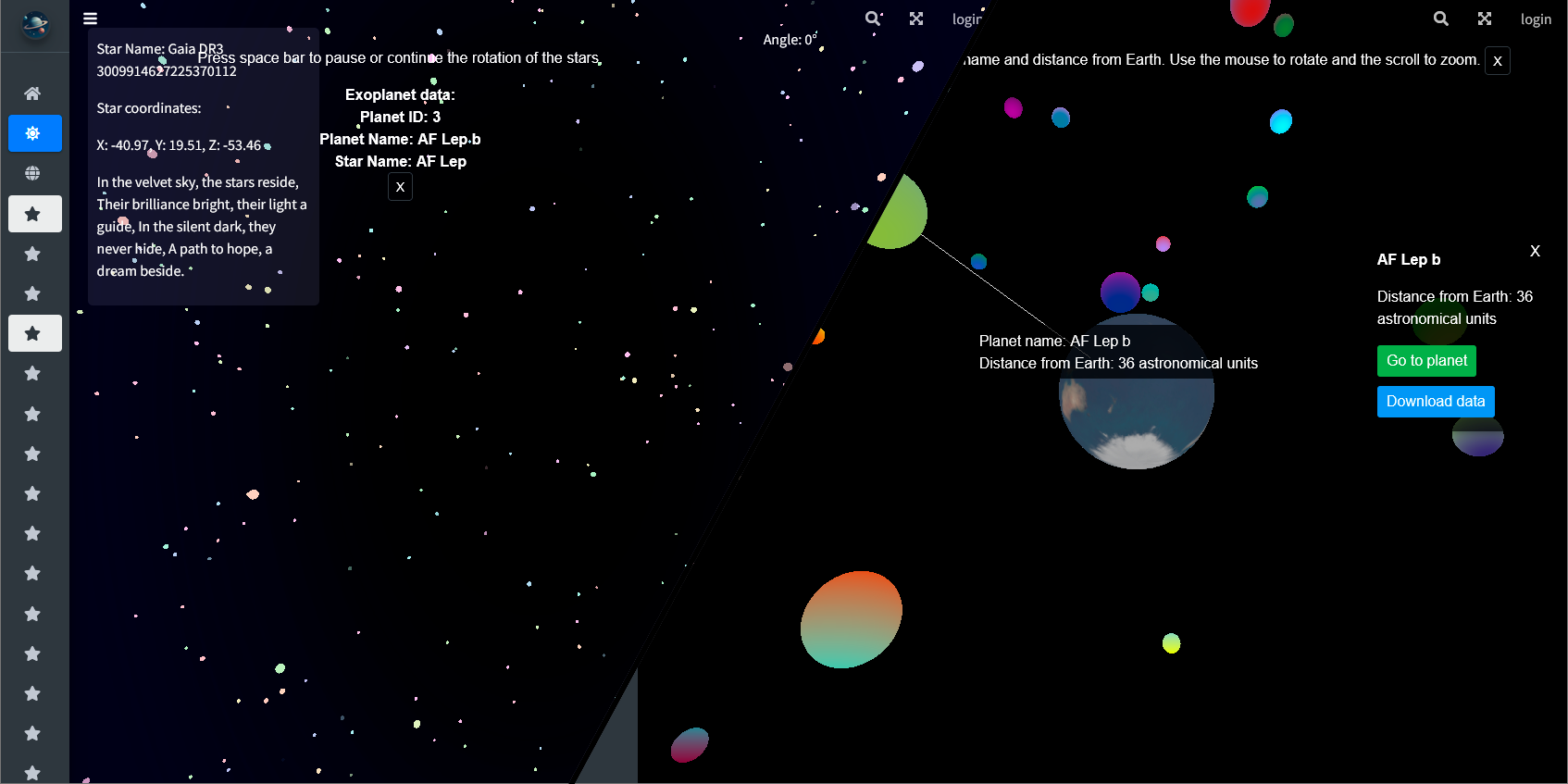Click the search magnifier in the right view

pyautogui.click(x=1440, y=19)
